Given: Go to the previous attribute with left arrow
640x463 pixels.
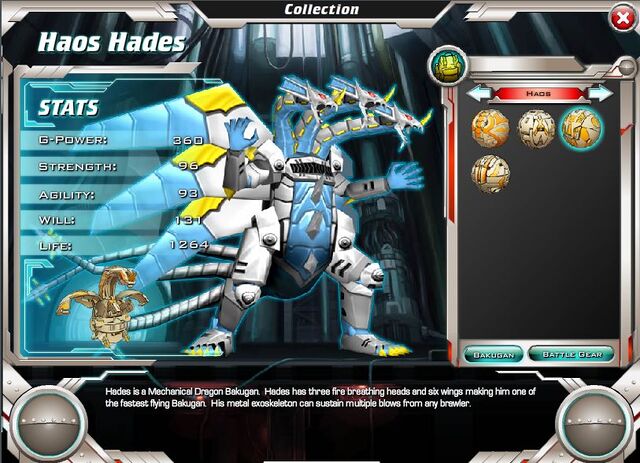Looking at the screenshot, I should (x=479, y=93).
